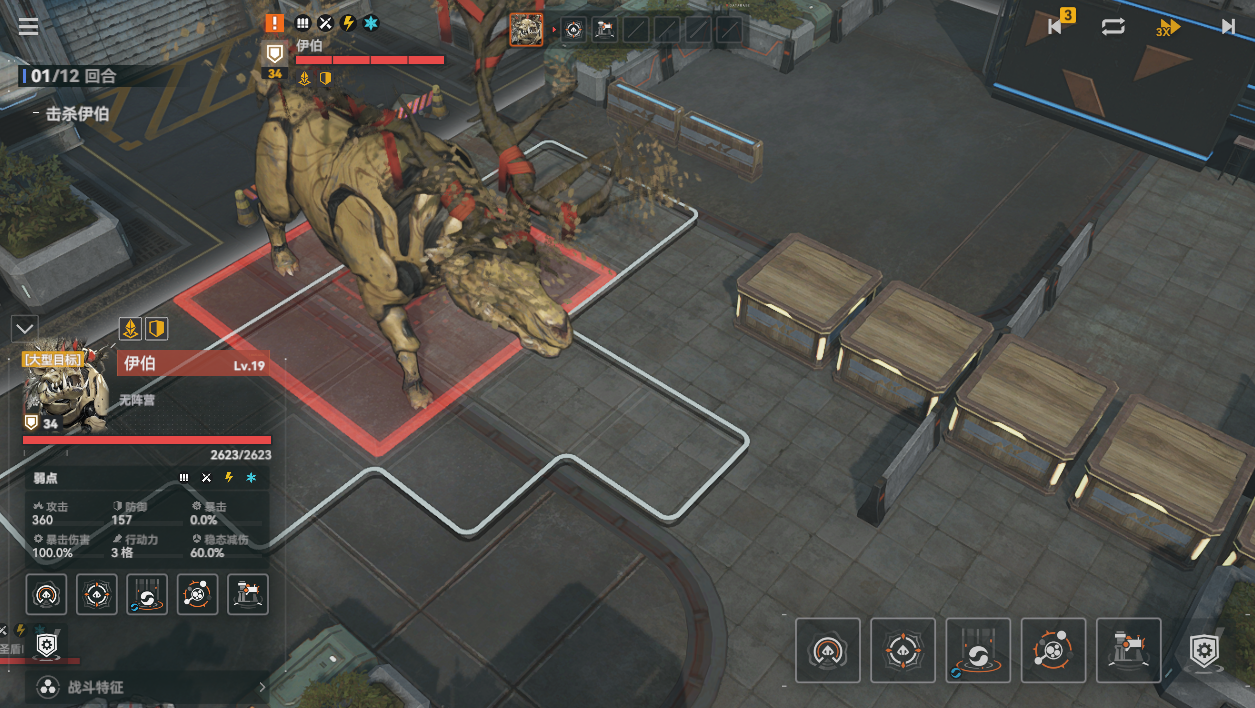Screen dimensions: 1255x708
Task: Activate the circular shield skill in the bottom skill bar
Action: (x=828, y=650)
